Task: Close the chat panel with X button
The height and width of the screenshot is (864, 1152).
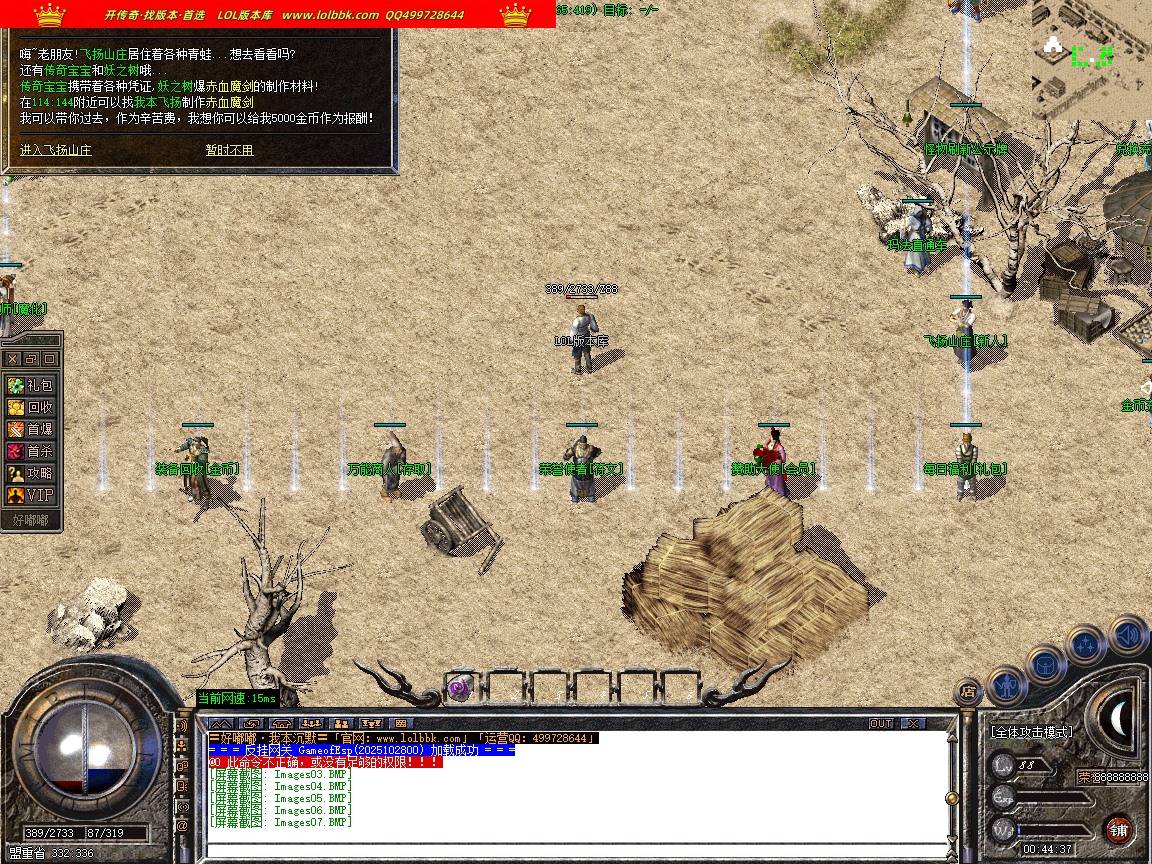Action: pyautogui.click(x=912, y=723)
